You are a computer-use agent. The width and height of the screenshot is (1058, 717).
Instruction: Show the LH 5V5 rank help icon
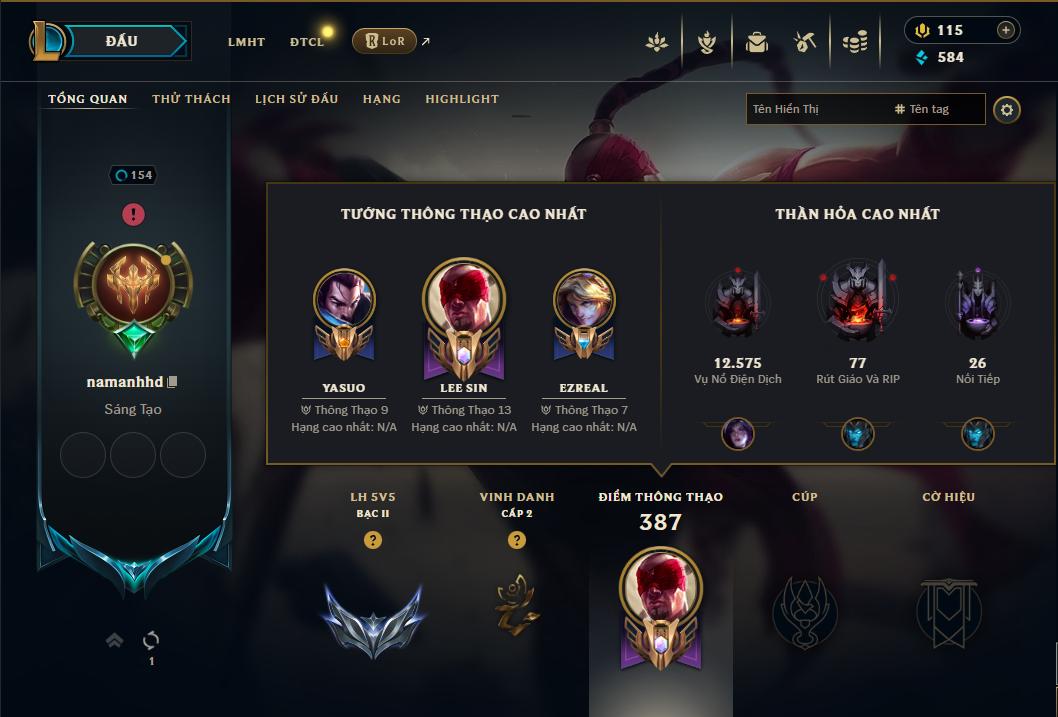pos(373,540)
